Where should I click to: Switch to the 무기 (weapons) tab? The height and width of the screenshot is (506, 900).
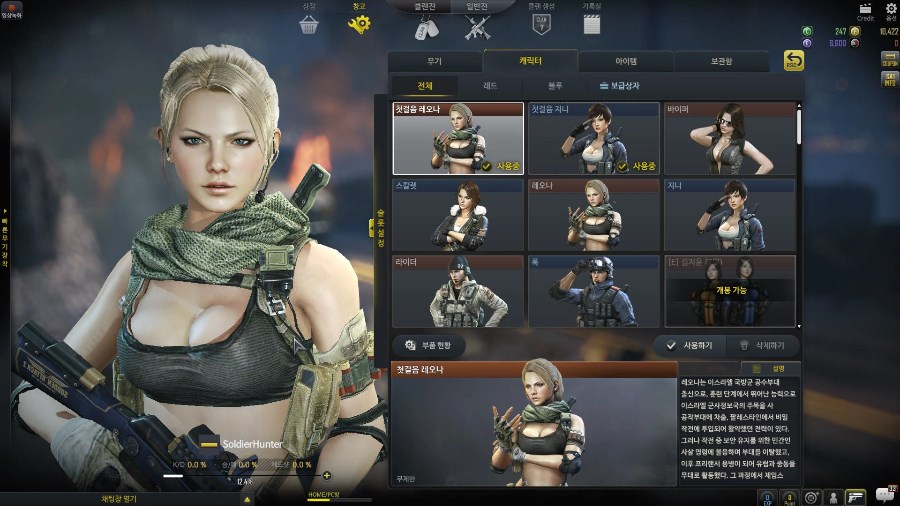click(434, 61)
